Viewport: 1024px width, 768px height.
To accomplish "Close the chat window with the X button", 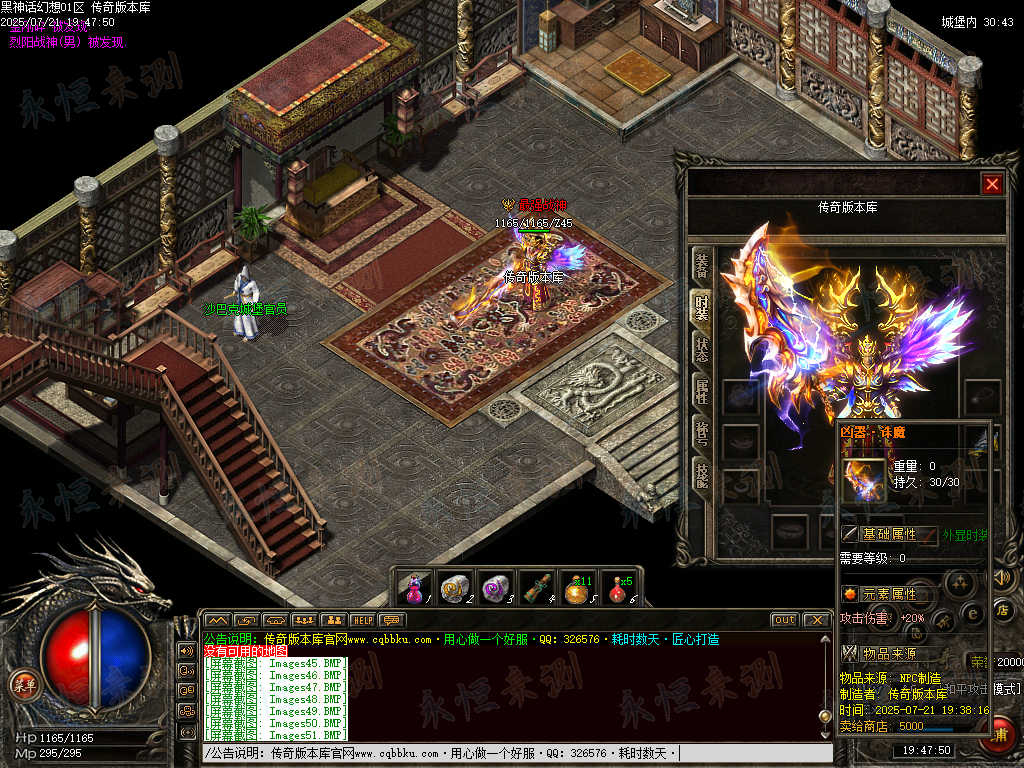I will 816,620.
